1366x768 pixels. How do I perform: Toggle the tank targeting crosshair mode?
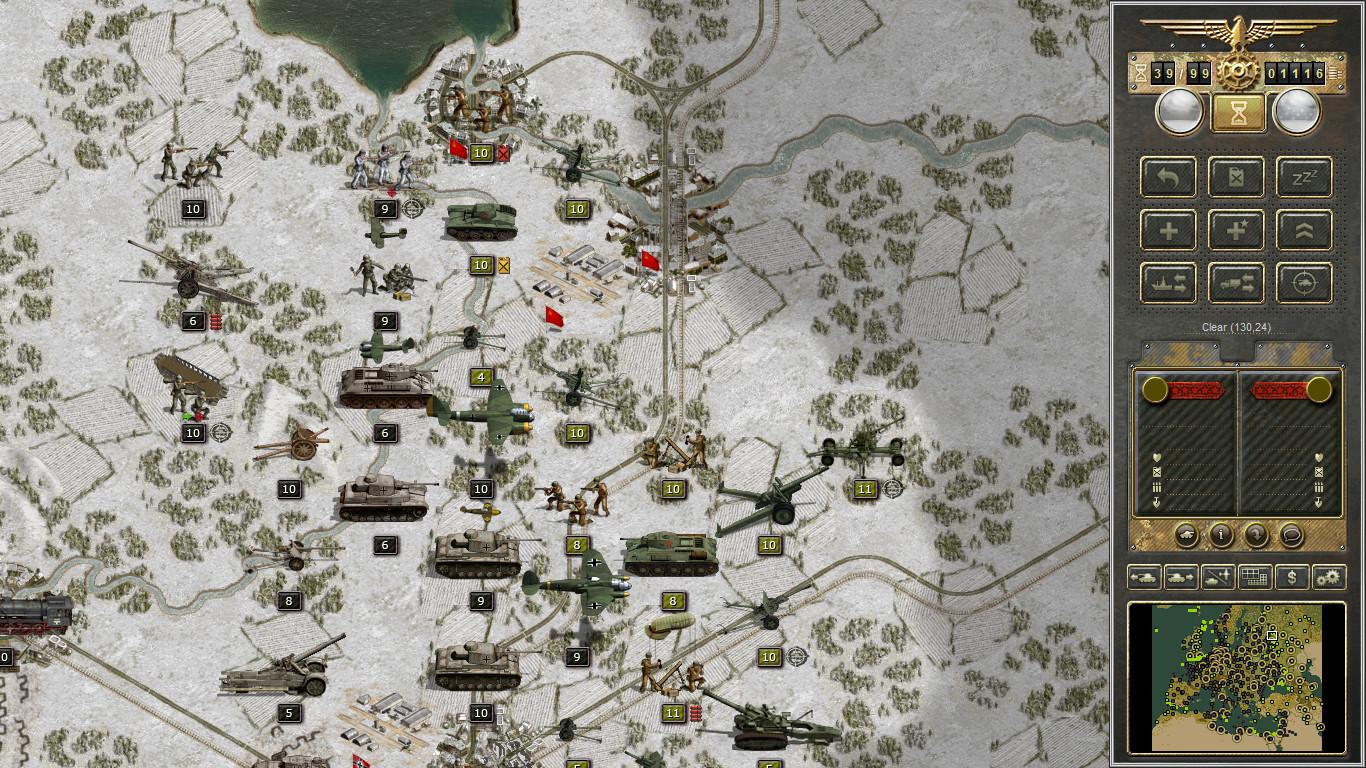point(1302,282)
